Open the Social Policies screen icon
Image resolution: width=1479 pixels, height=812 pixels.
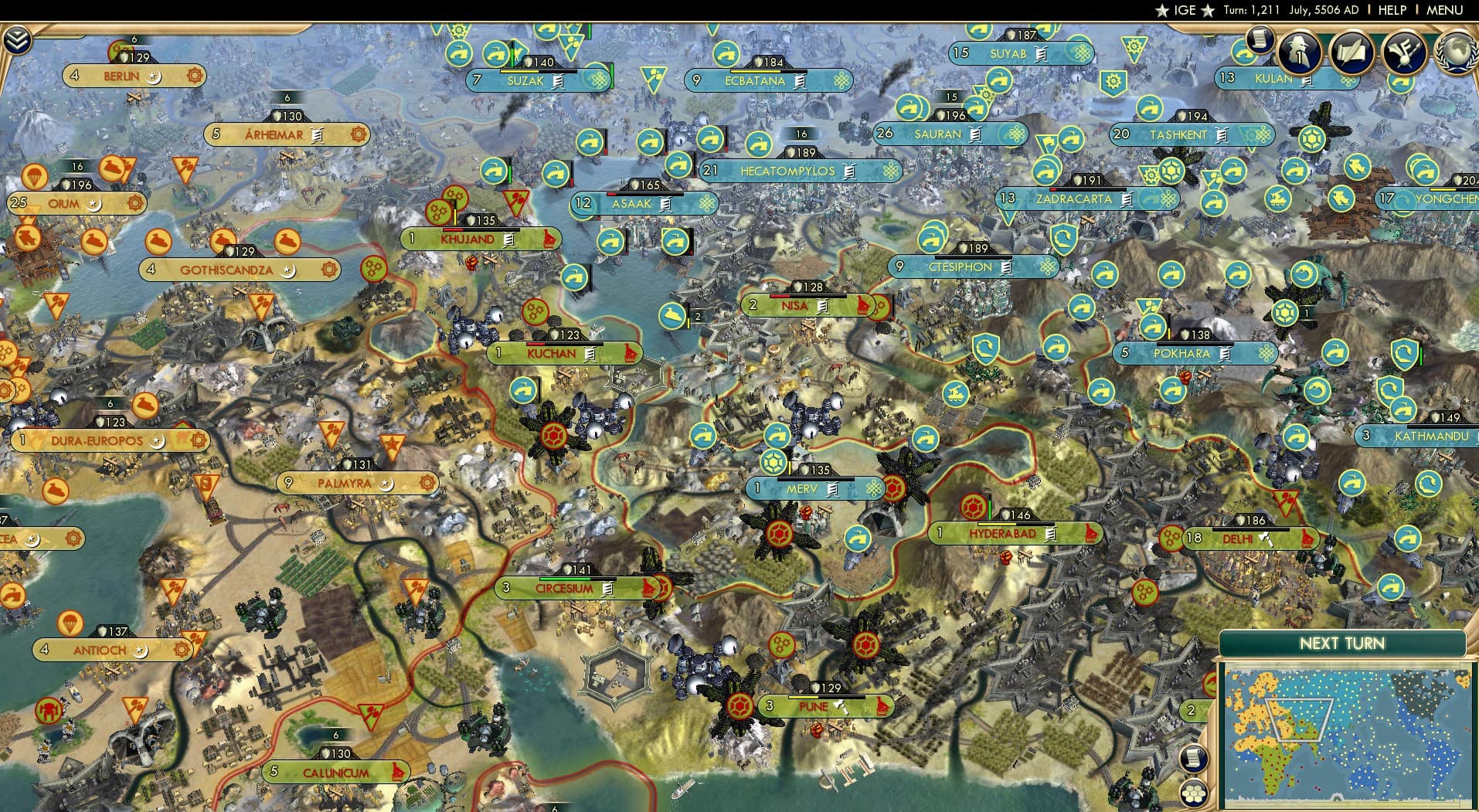[x=1351, y=52]
